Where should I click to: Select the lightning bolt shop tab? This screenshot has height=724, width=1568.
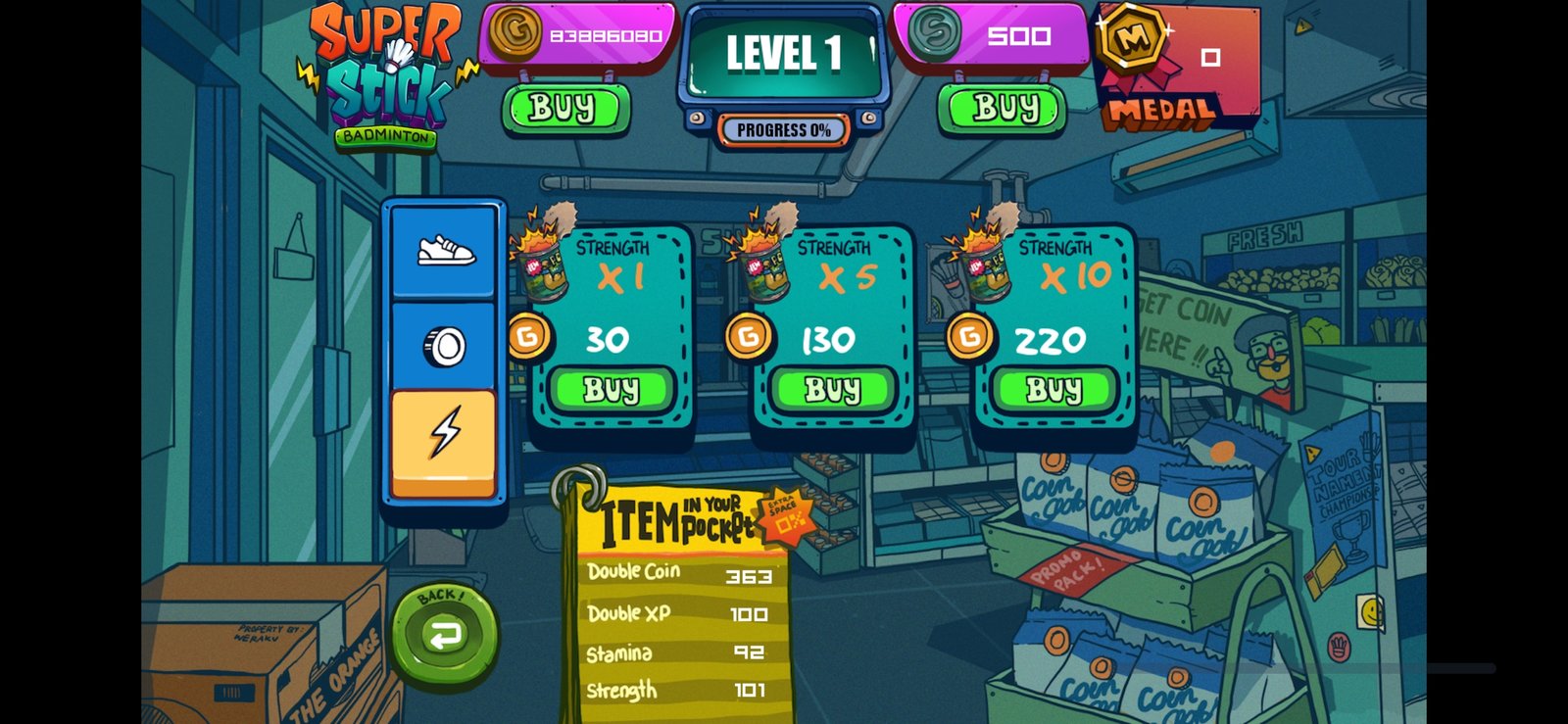tap(444, 436)
